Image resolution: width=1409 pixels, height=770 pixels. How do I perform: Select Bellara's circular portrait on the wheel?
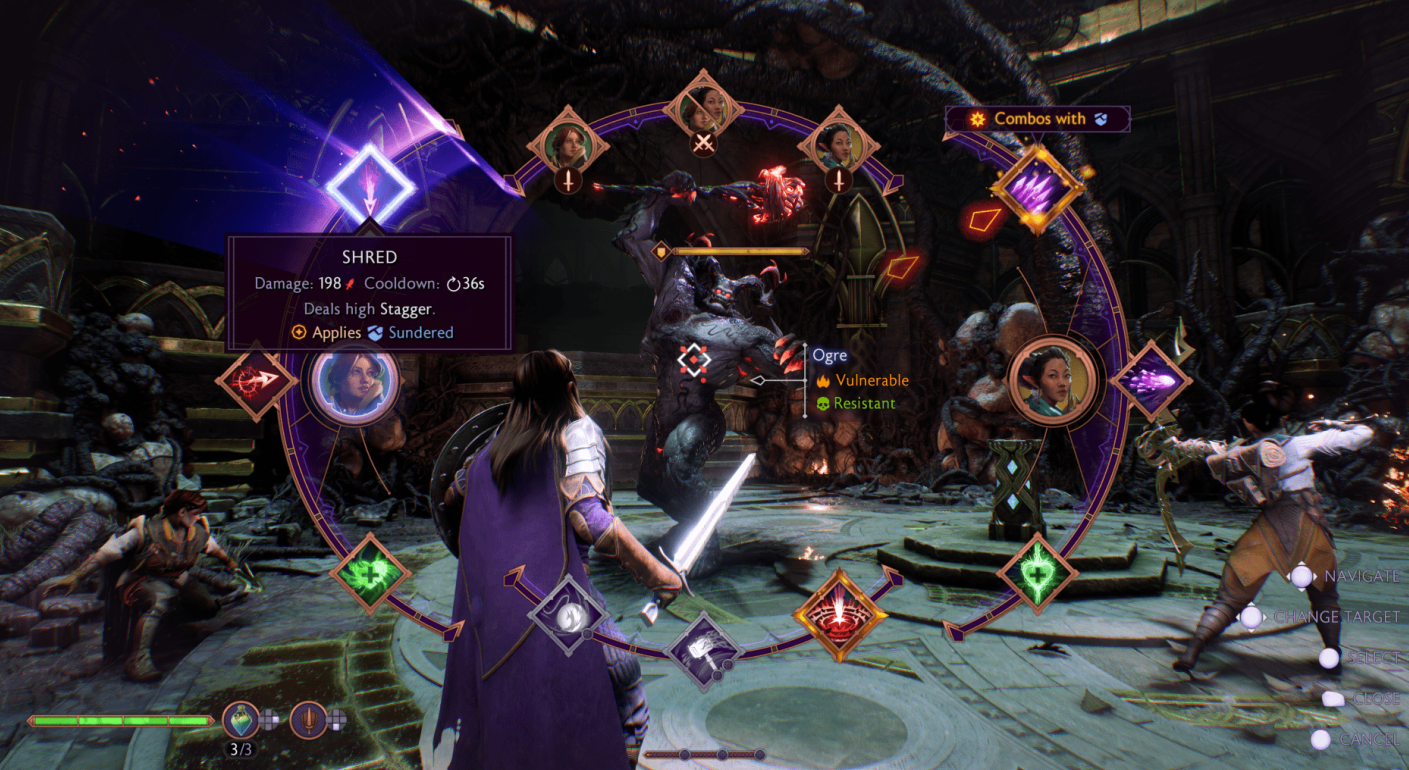pos(1051,382)
